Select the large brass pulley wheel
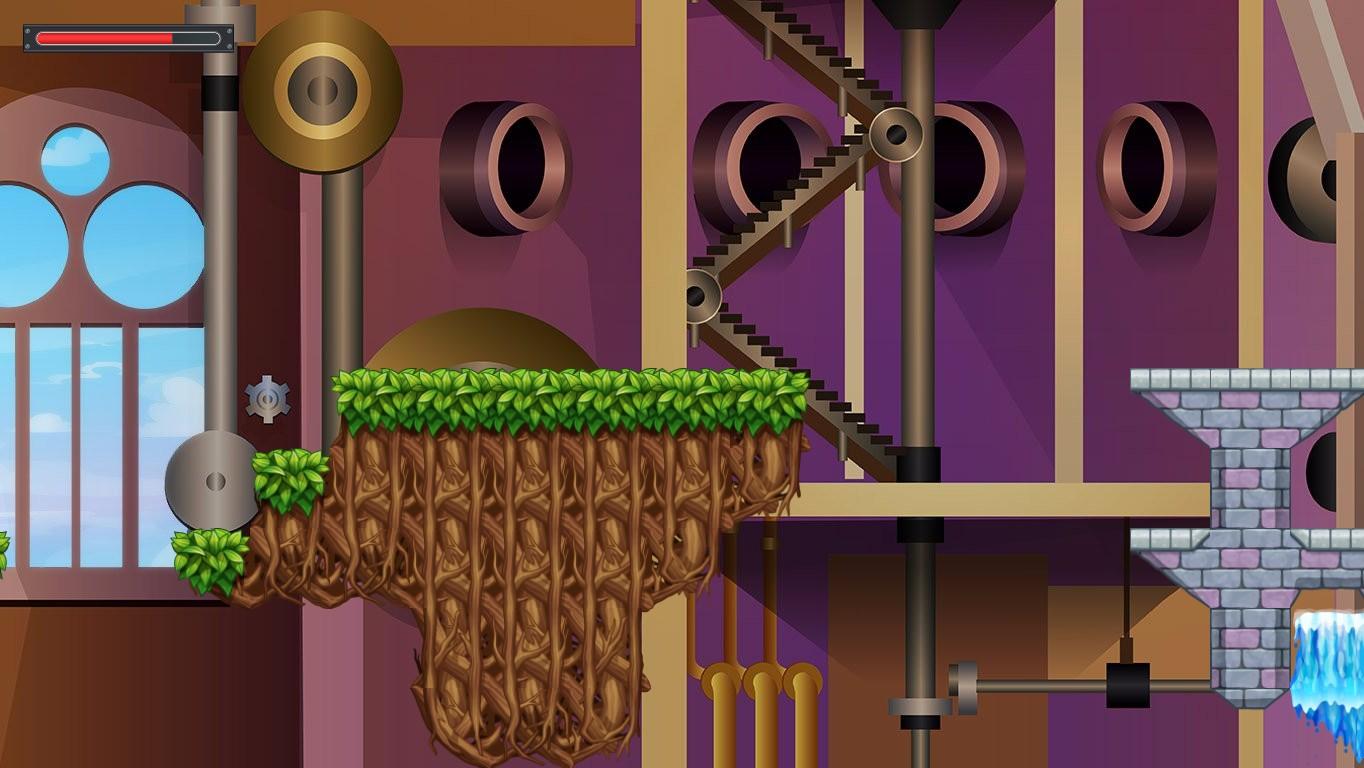Image resolution: width=1364 pixels, height=768 pixels. coord(322,90)
